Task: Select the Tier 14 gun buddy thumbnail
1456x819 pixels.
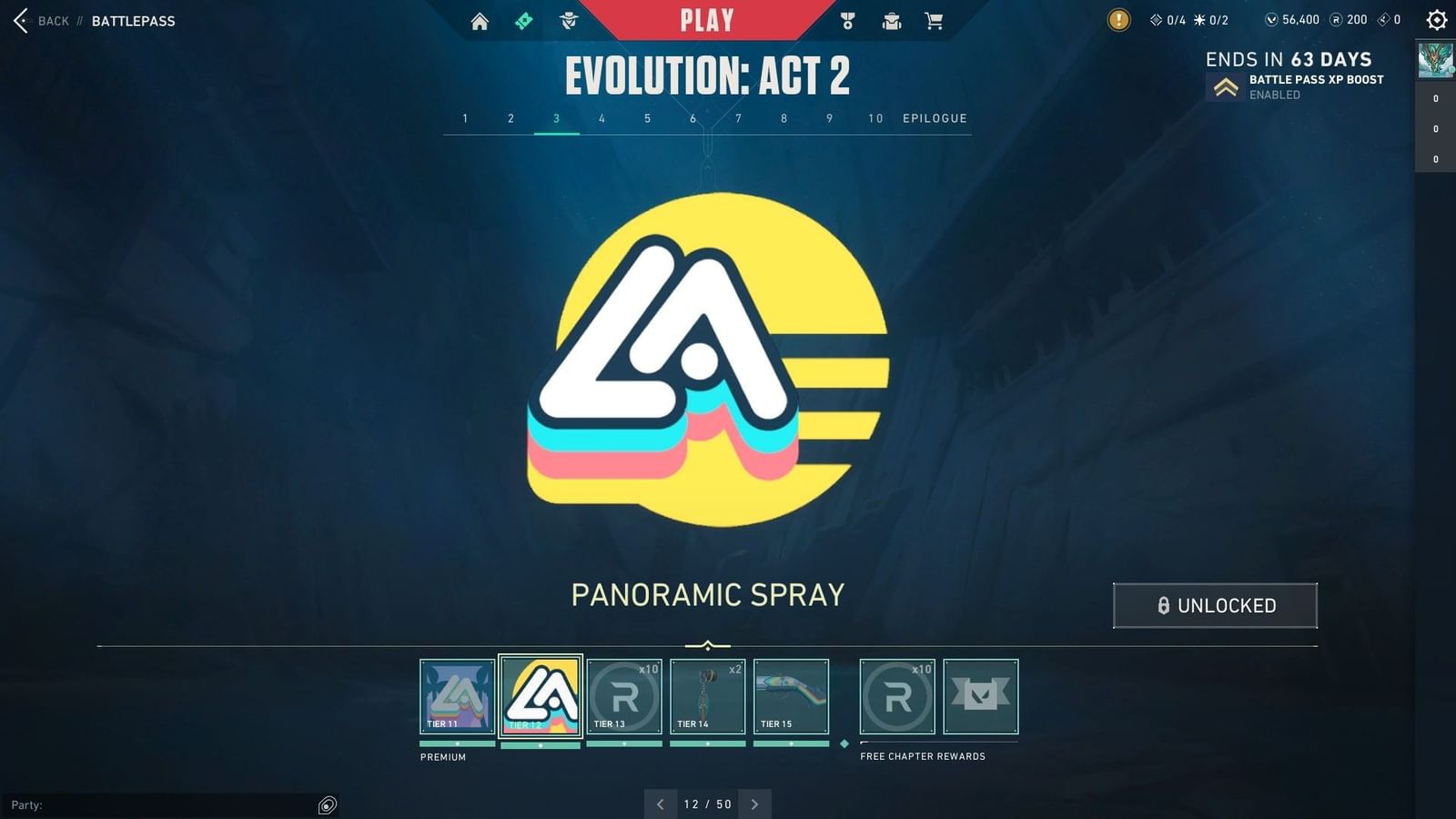Action: pos(708,696)
